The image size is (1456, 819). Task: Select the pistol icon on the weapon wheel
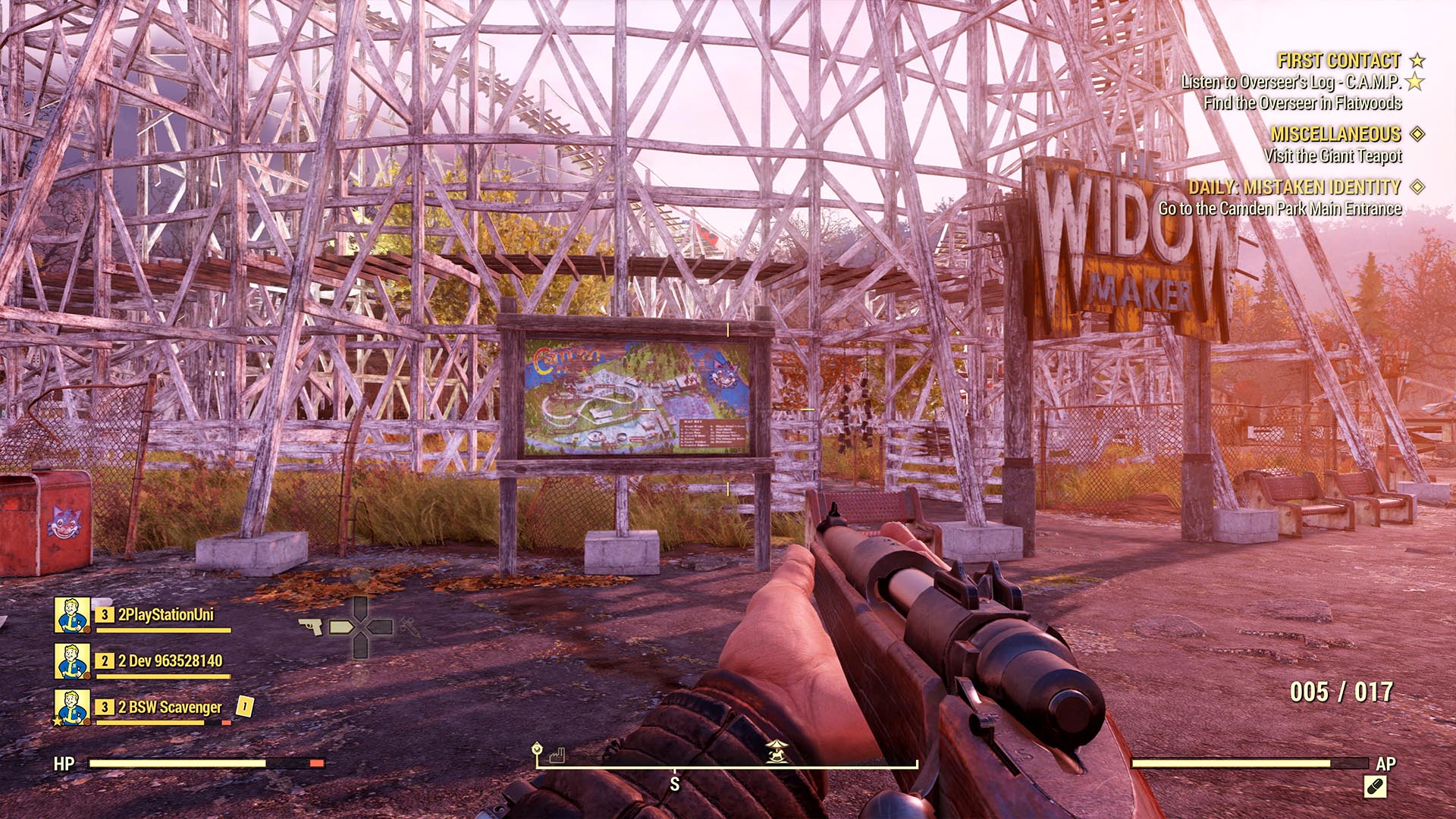coord(311,627)
